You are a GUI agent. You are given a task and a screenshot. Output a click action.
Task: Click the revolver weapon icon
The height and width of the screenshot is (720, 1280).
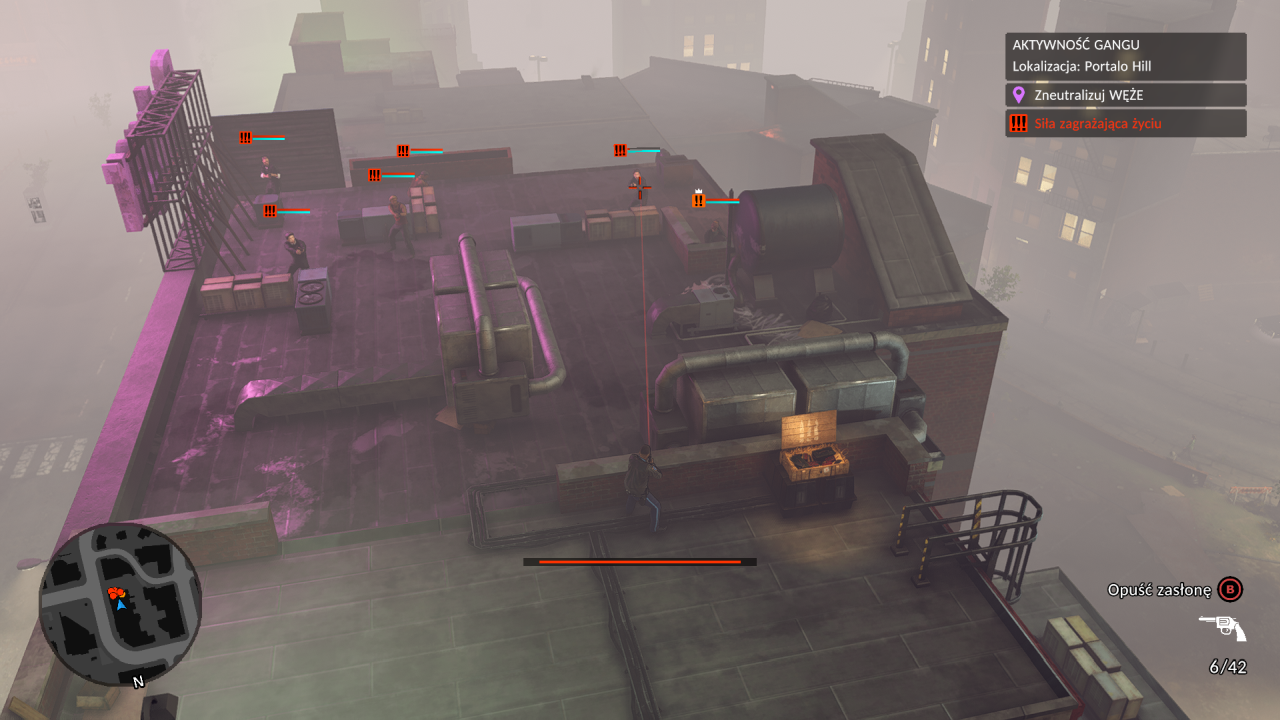coord(1222,628)
